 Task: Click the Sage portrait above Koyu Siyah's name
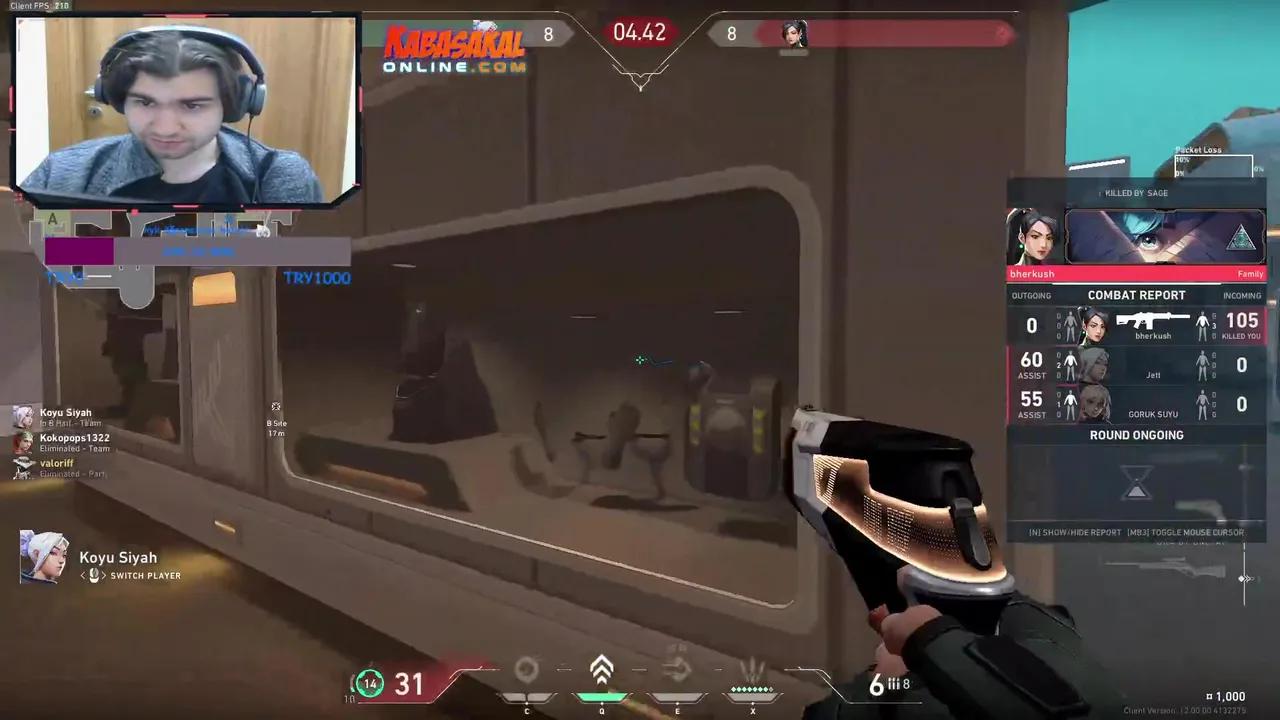(40, 558)
